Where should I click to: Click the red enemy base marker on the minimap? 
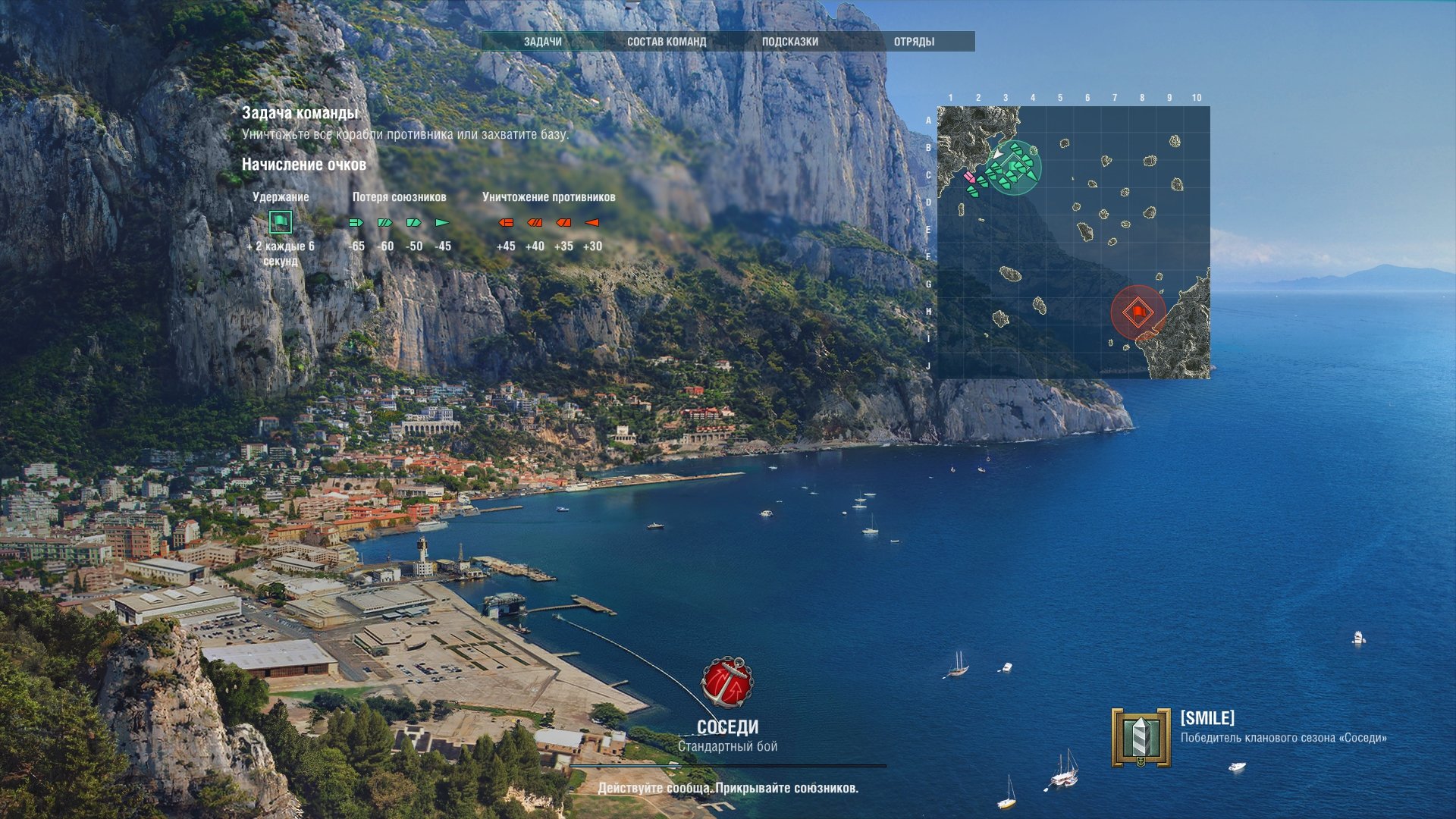1137,312
